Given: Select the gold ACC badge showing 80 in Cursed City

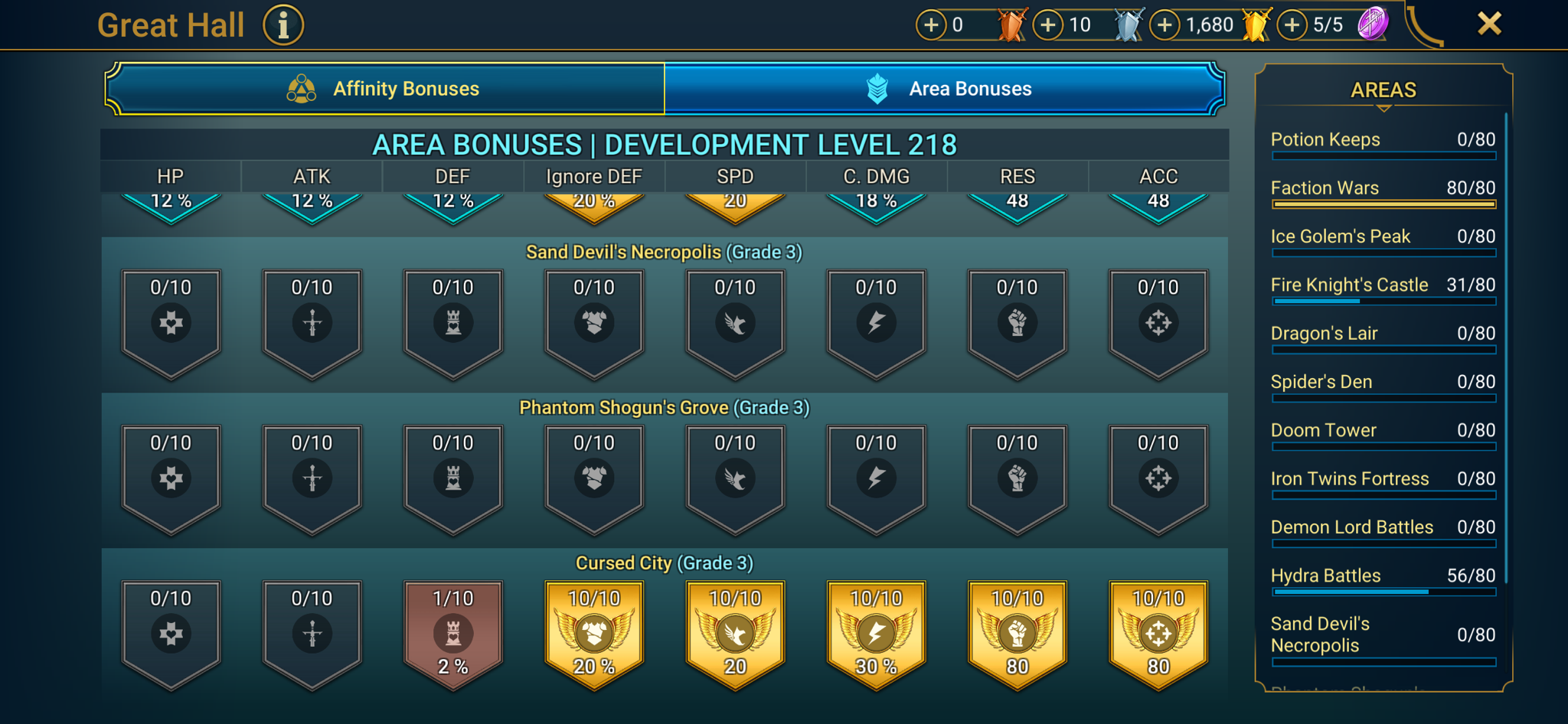Looking at the screenshot, I should (x=1158, y=631).
